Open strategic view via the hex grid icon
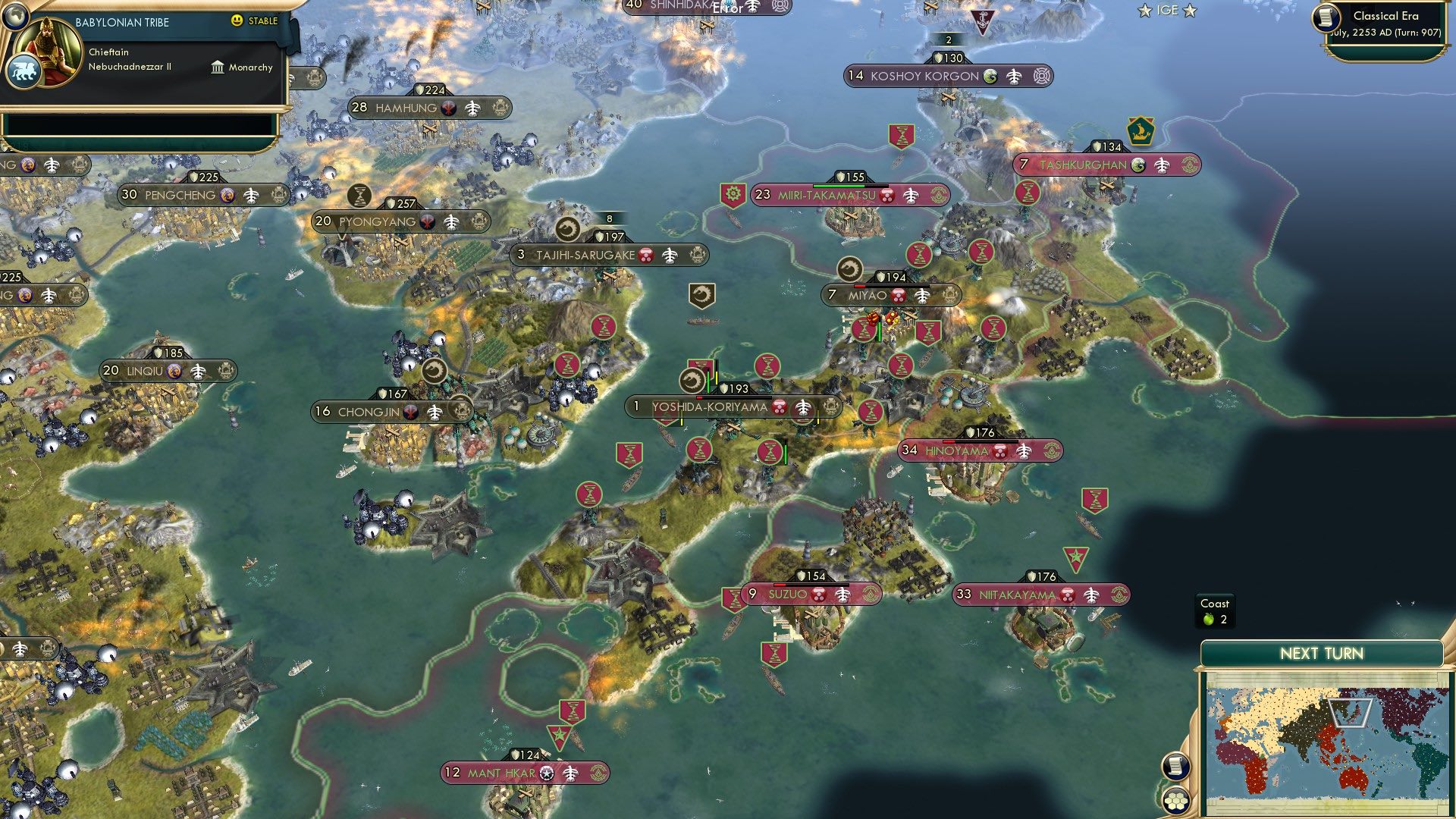The image size is (1456, 819). [1175, 801]
